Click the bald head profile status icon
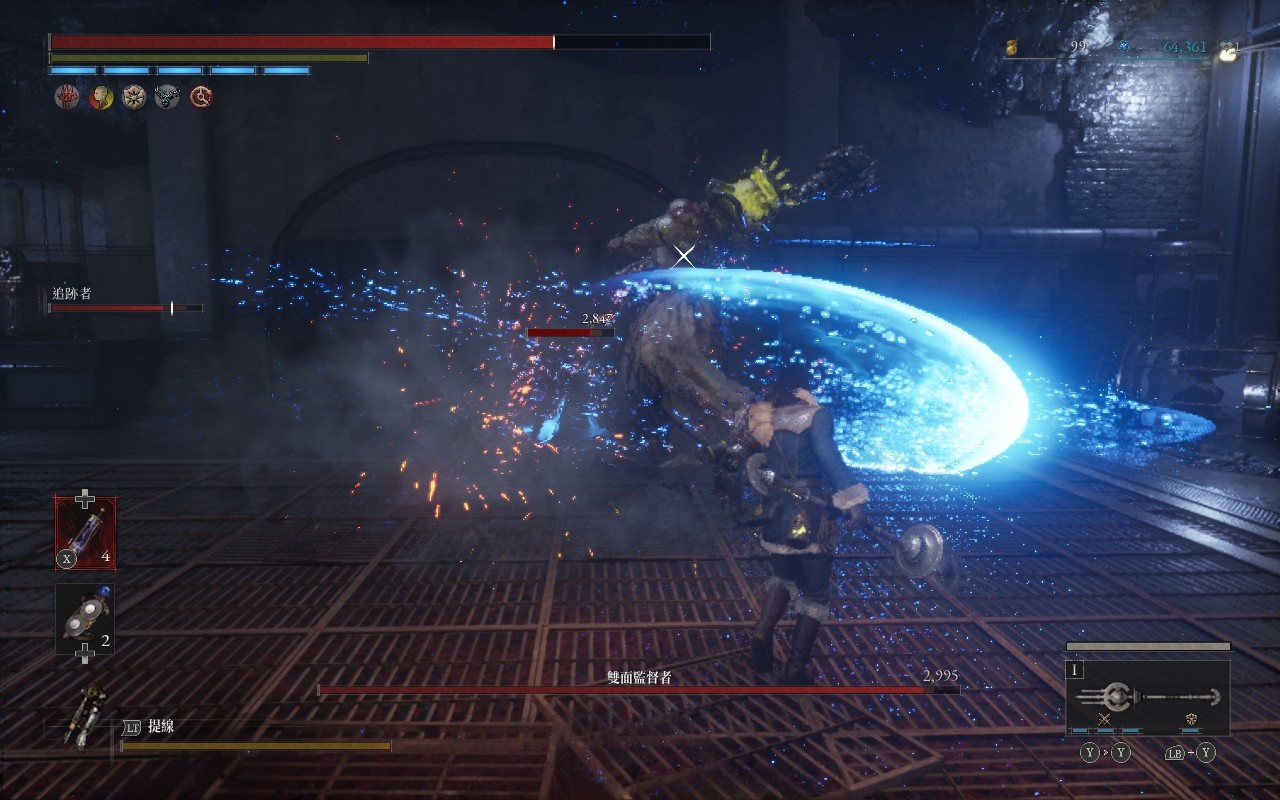Screen dimensions: 1280x800 [101, 97]
